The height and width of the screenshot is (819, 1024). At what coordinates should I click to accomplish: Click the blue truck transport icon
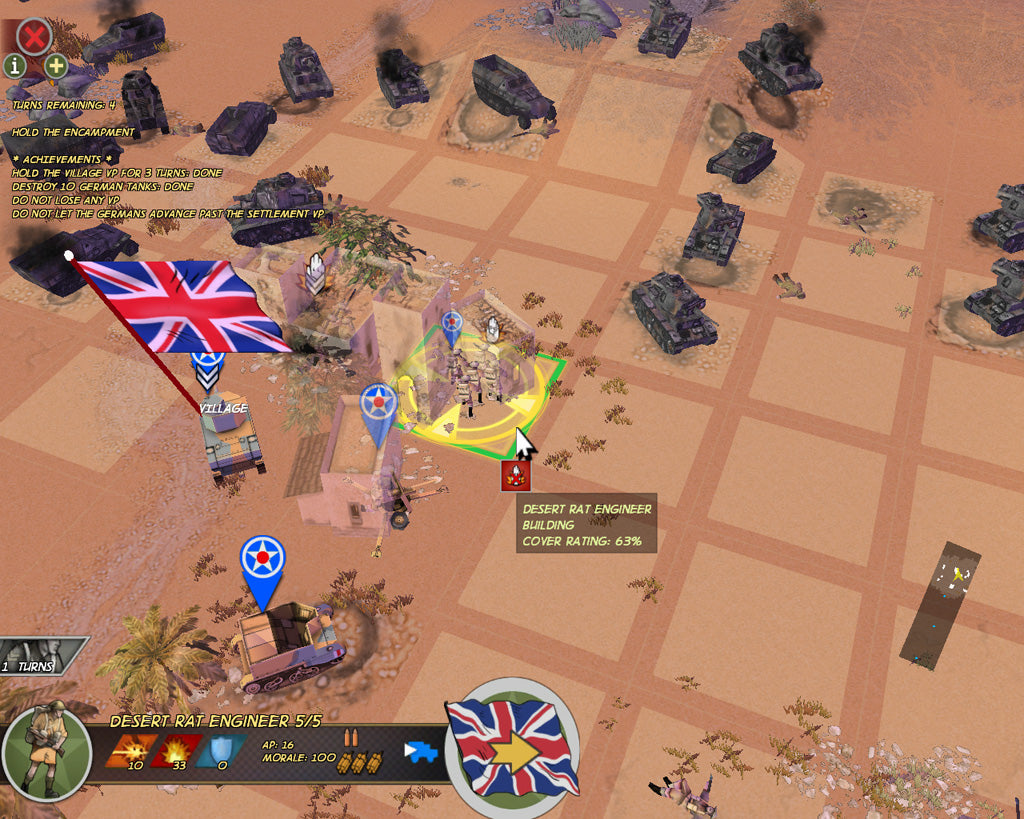point(422,751)
